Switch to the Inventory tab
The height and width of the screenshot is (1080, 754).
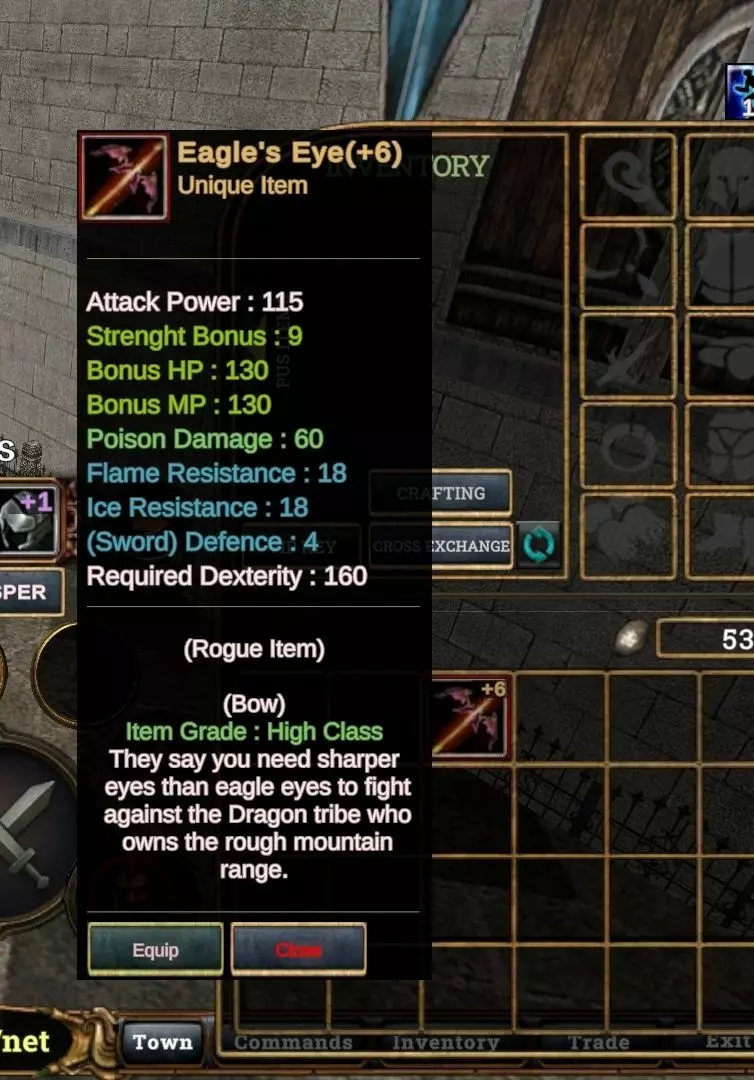click(445, 1042)
